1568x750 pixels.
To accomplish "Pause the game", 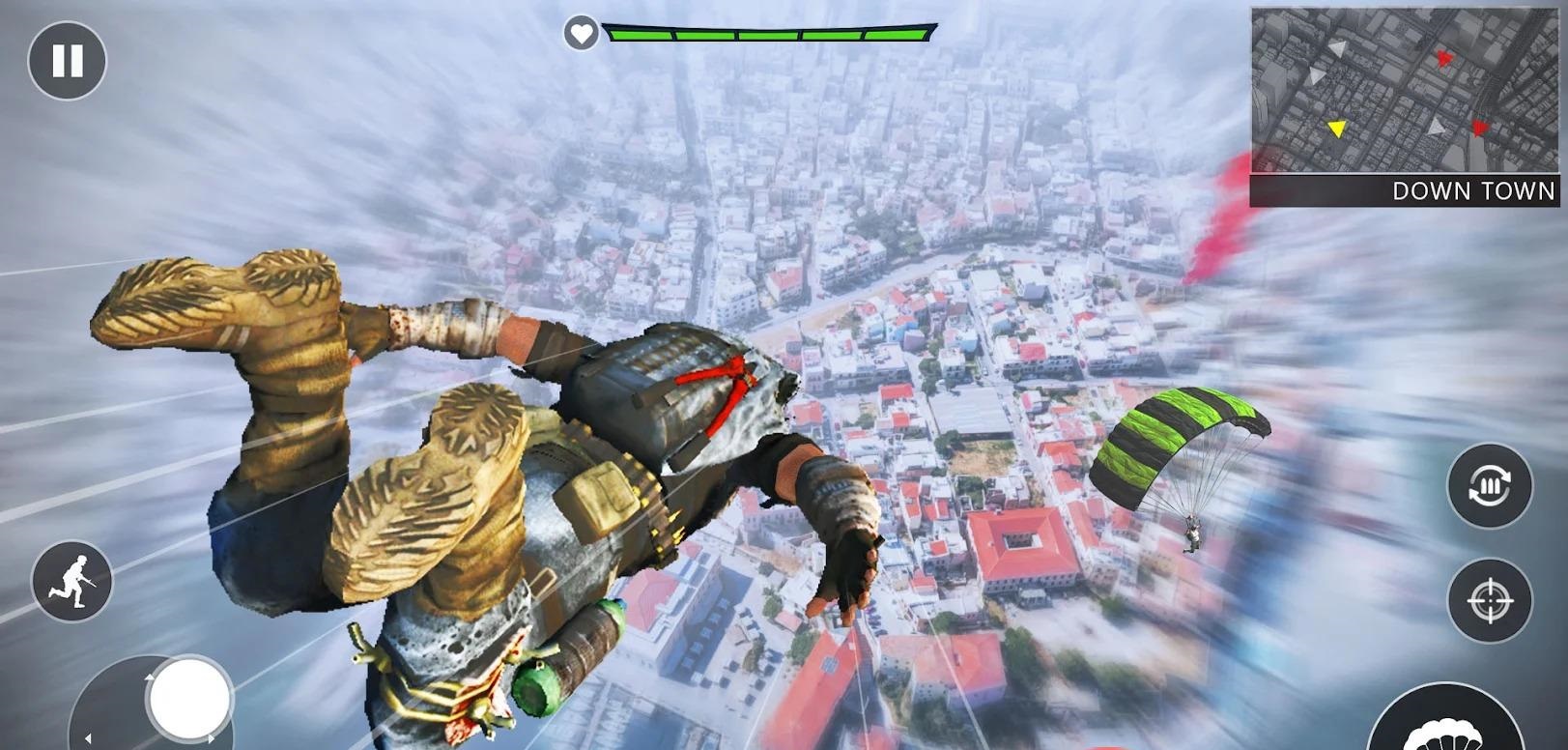I will pyautogui.click(x=67, y=61).
